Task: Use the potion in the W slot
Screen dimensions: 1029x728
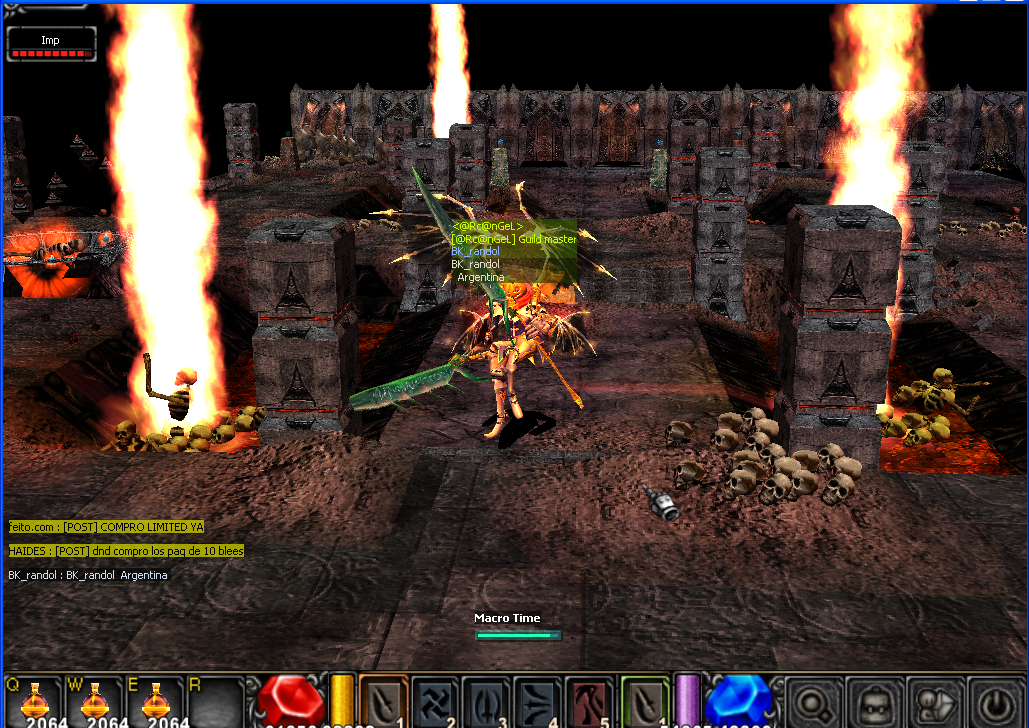Action: (x=94, y=702)
